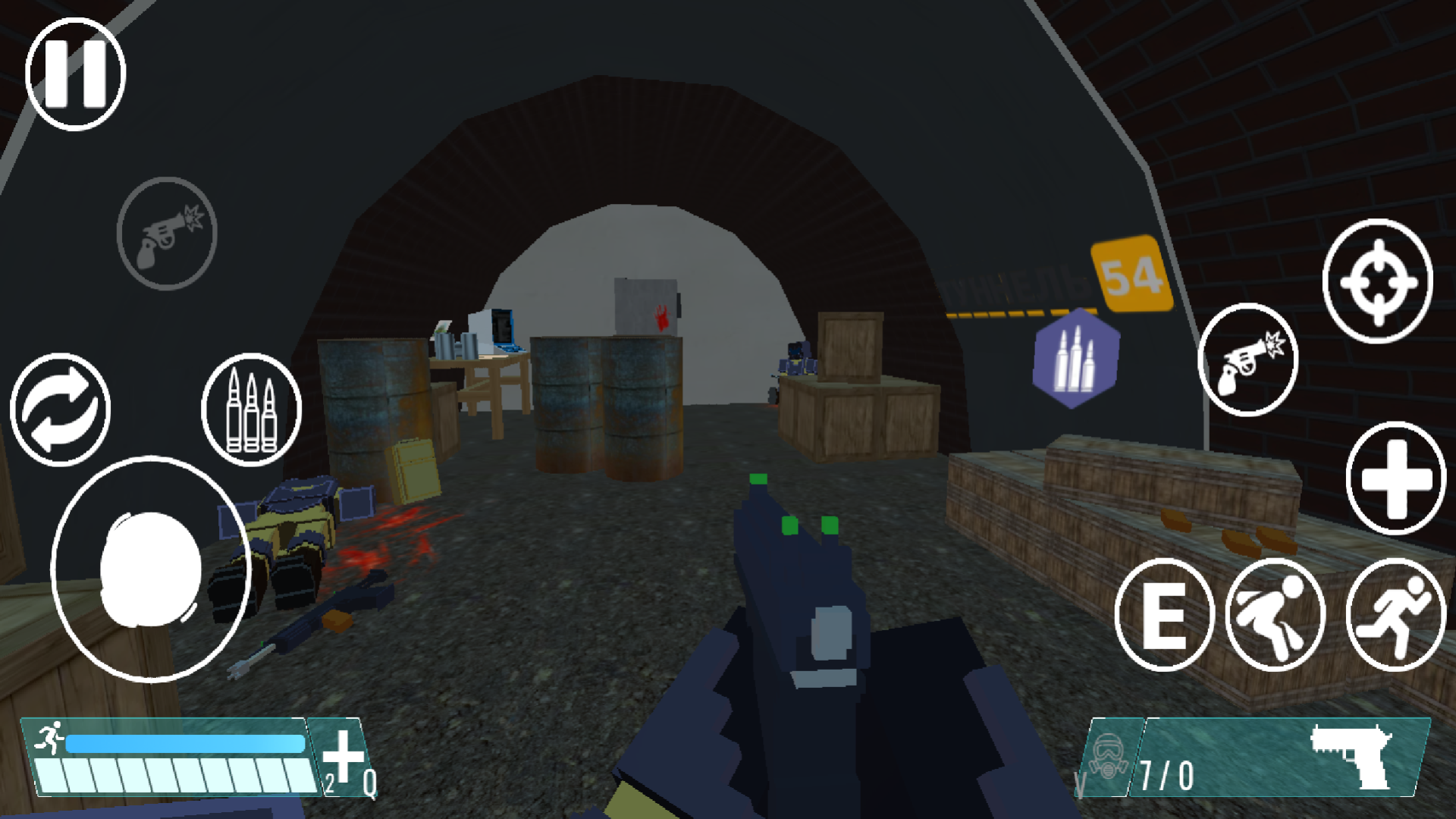Tap the shoot revolver button on the right
Screen dimensions: 1456x819
click(x=1246, y=360)
